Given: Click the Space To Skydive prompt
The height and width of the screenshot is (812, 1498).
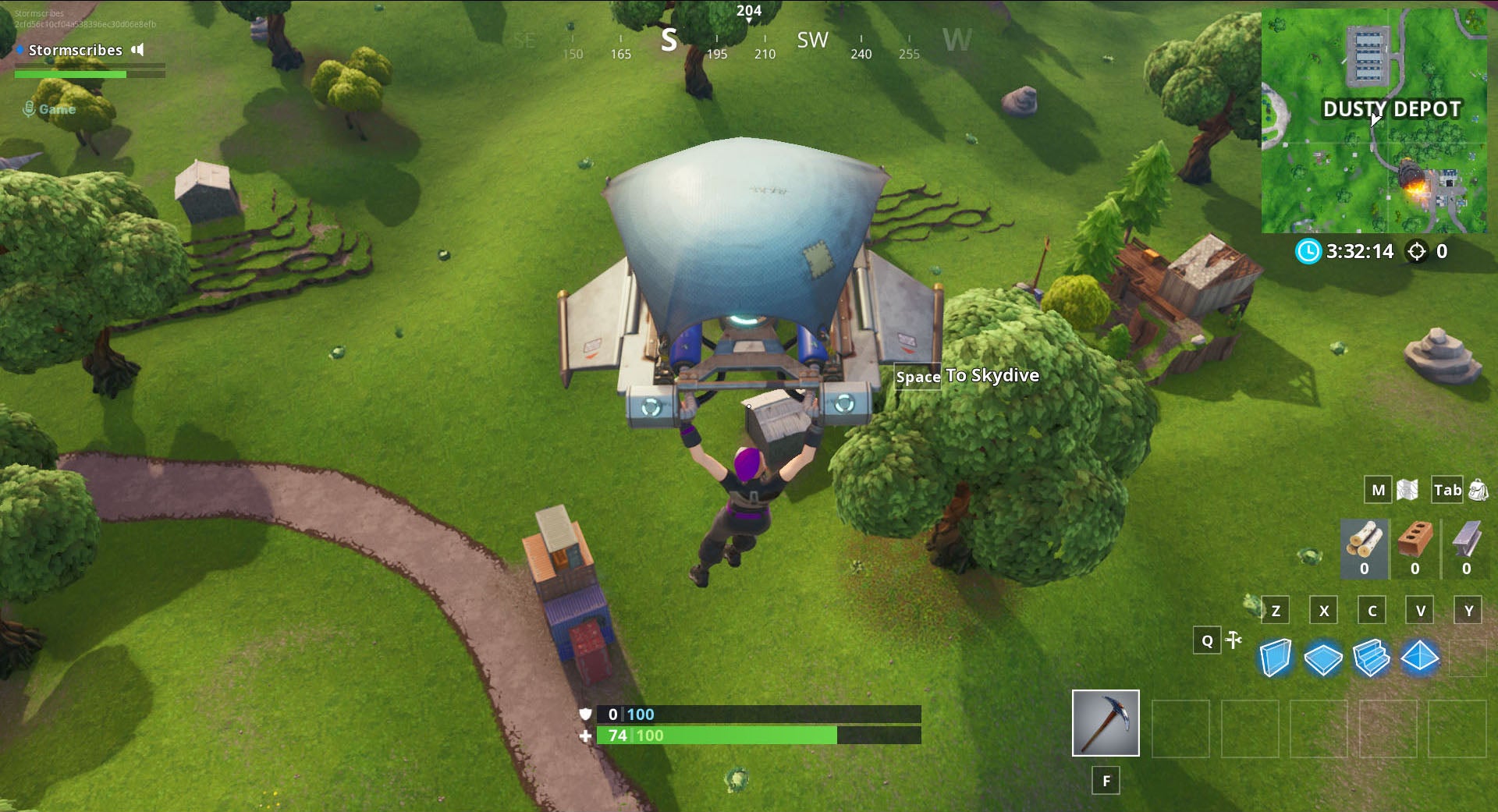Looking at the screenshot, I should pyautogui.click(x=967, y=375).
